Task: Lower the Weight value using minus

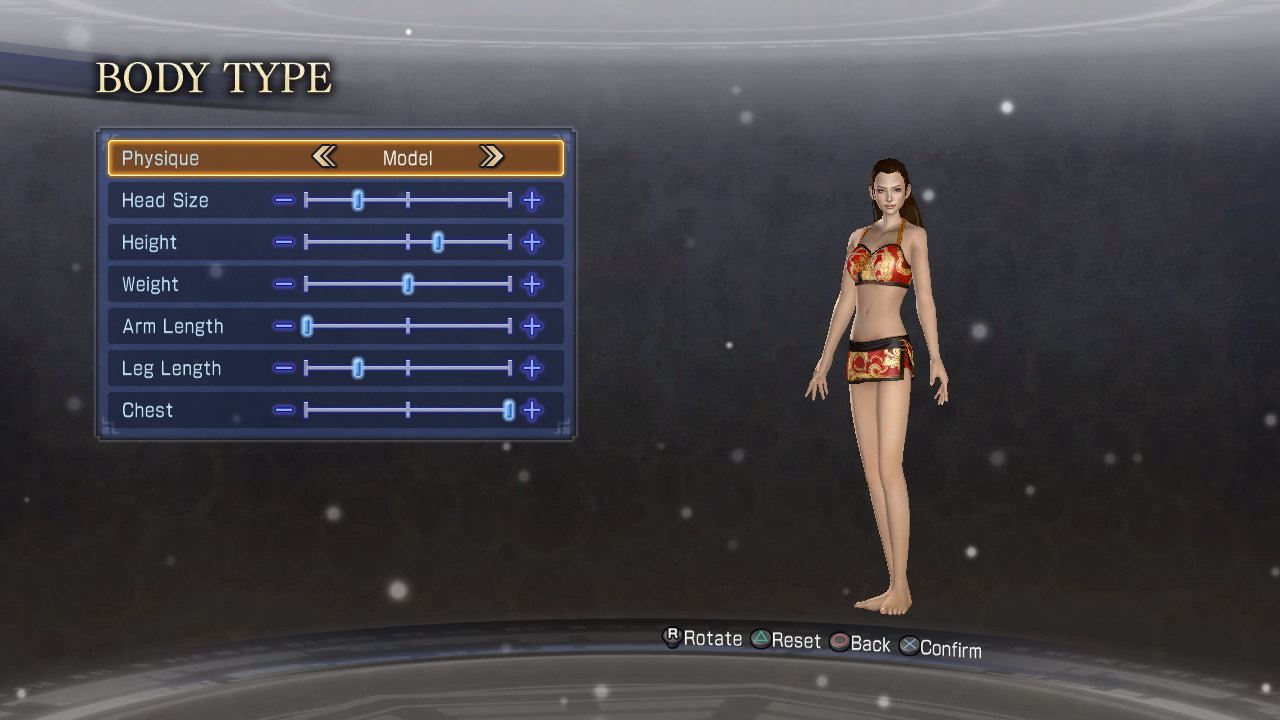Action: point(284,284)
